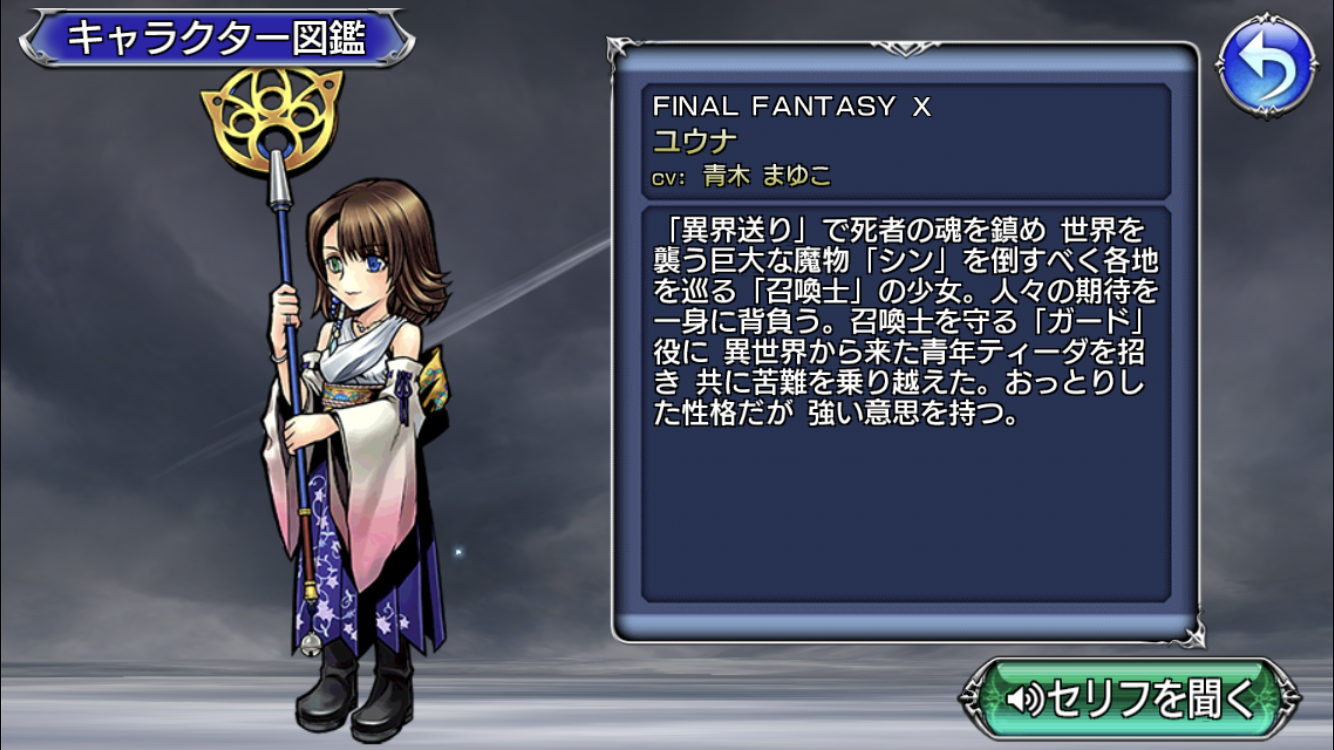Play the voice line with セリフを聞く
This screenshot has height=750, width=1334.
1129,698
